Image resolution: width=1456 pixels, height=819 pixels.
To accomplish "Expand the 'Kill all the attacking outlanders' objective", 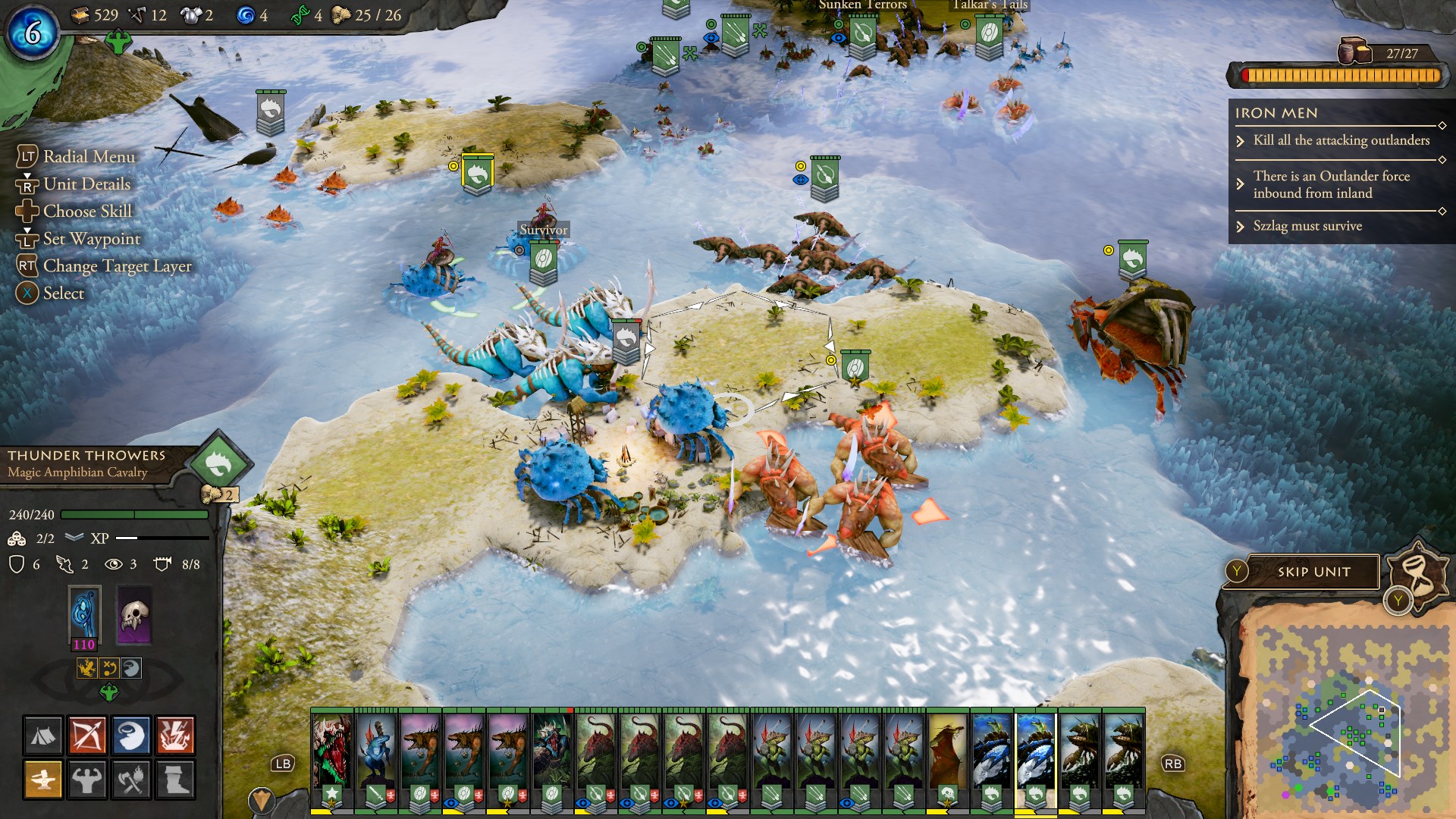I will (x=1341, y=140).
